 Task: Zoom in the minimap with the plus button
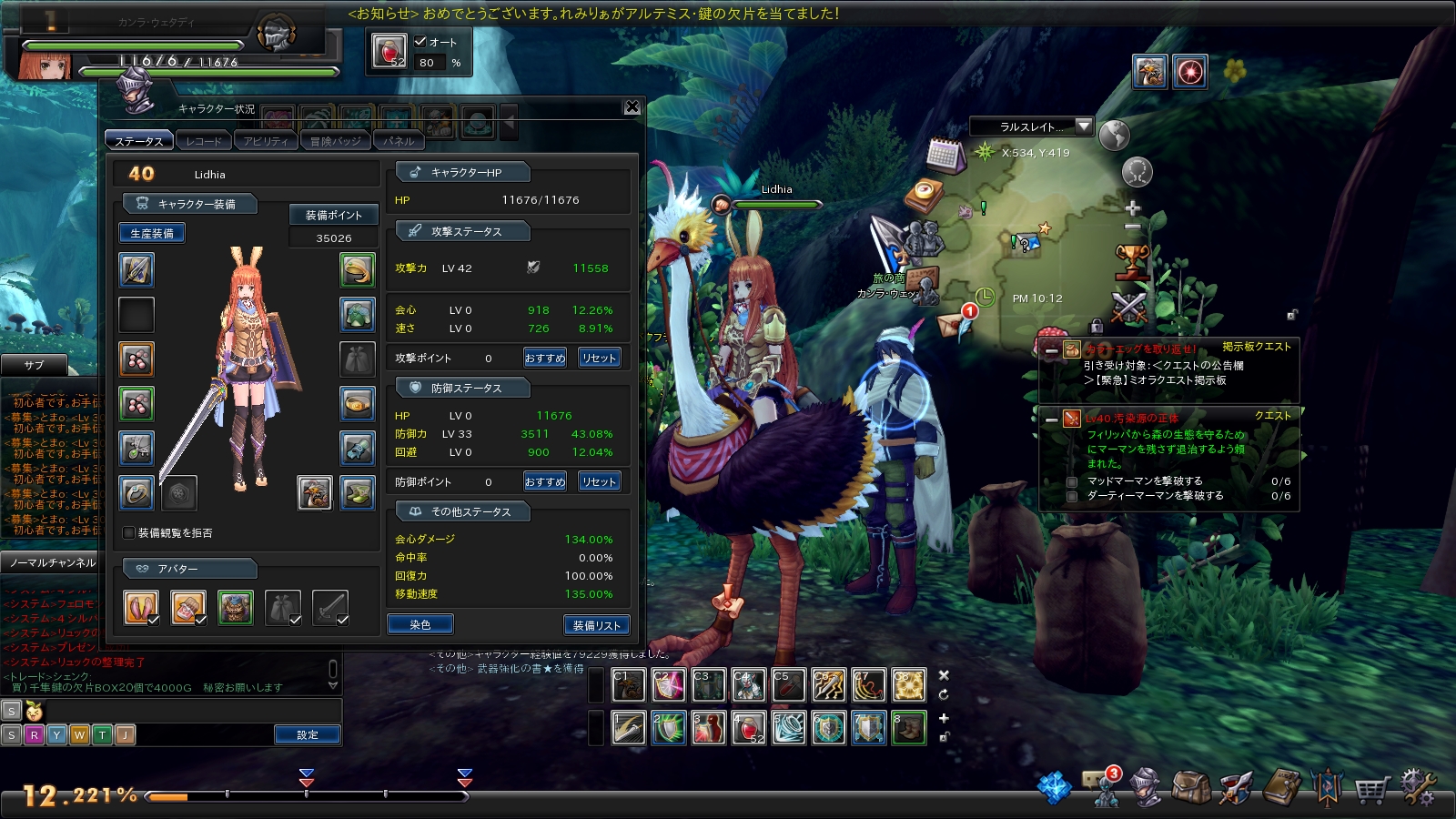click(x=1133, y=208)
